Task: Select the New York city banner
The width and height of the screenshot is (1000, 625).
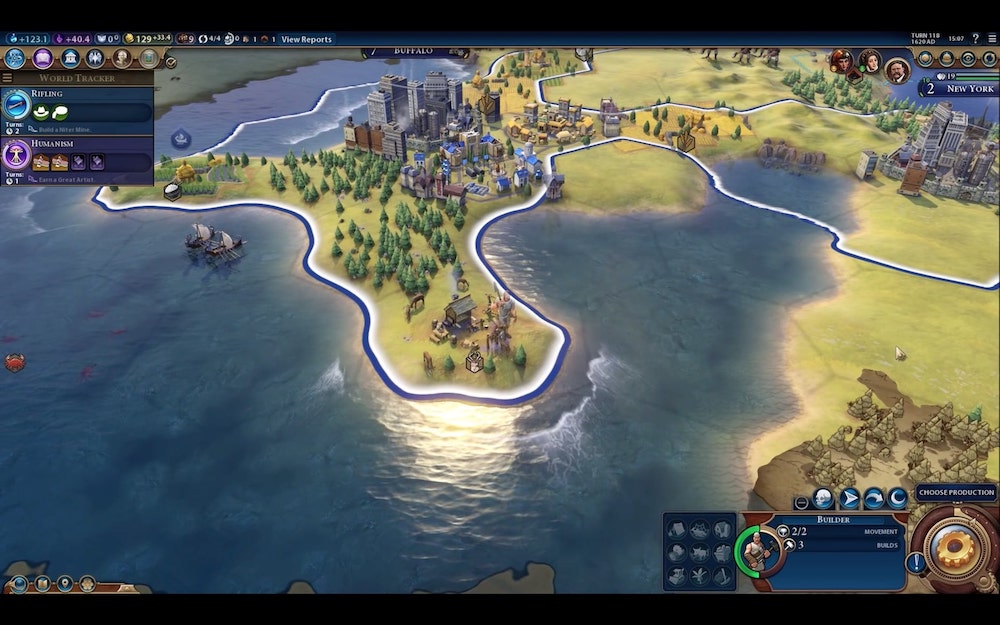Action: [958, 88]
